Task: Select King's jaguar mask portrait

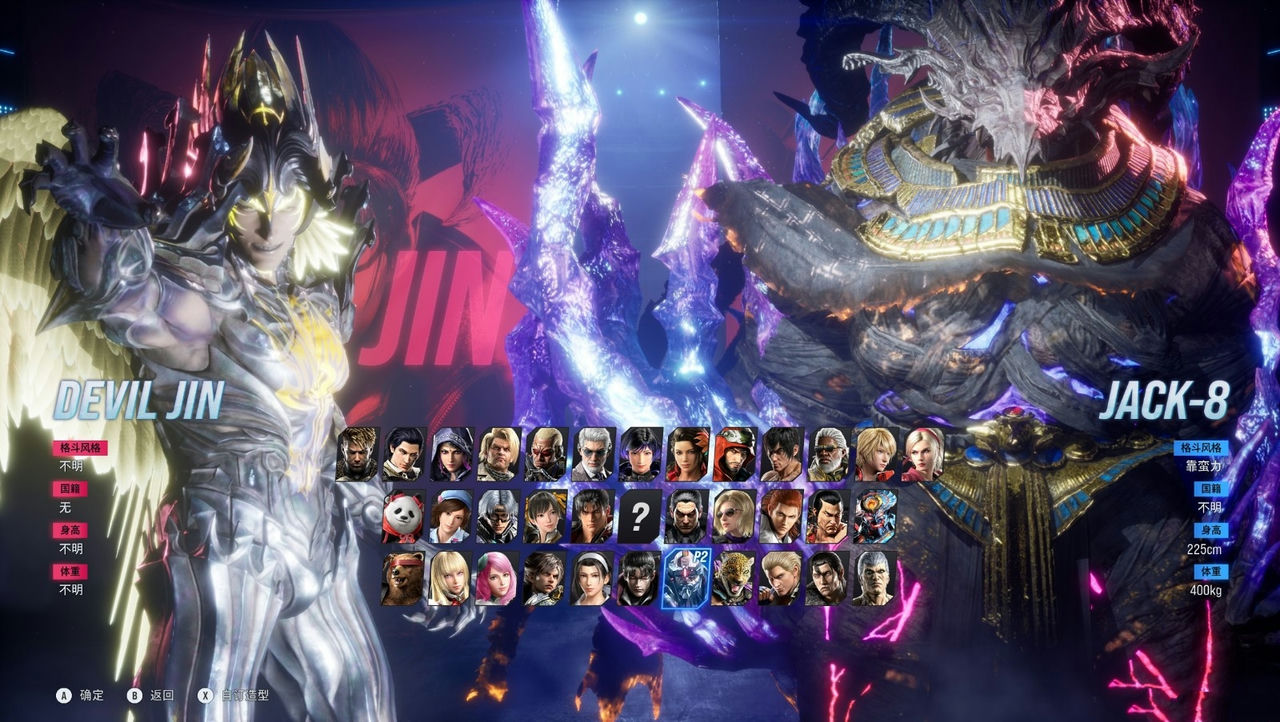Action: 737,578
